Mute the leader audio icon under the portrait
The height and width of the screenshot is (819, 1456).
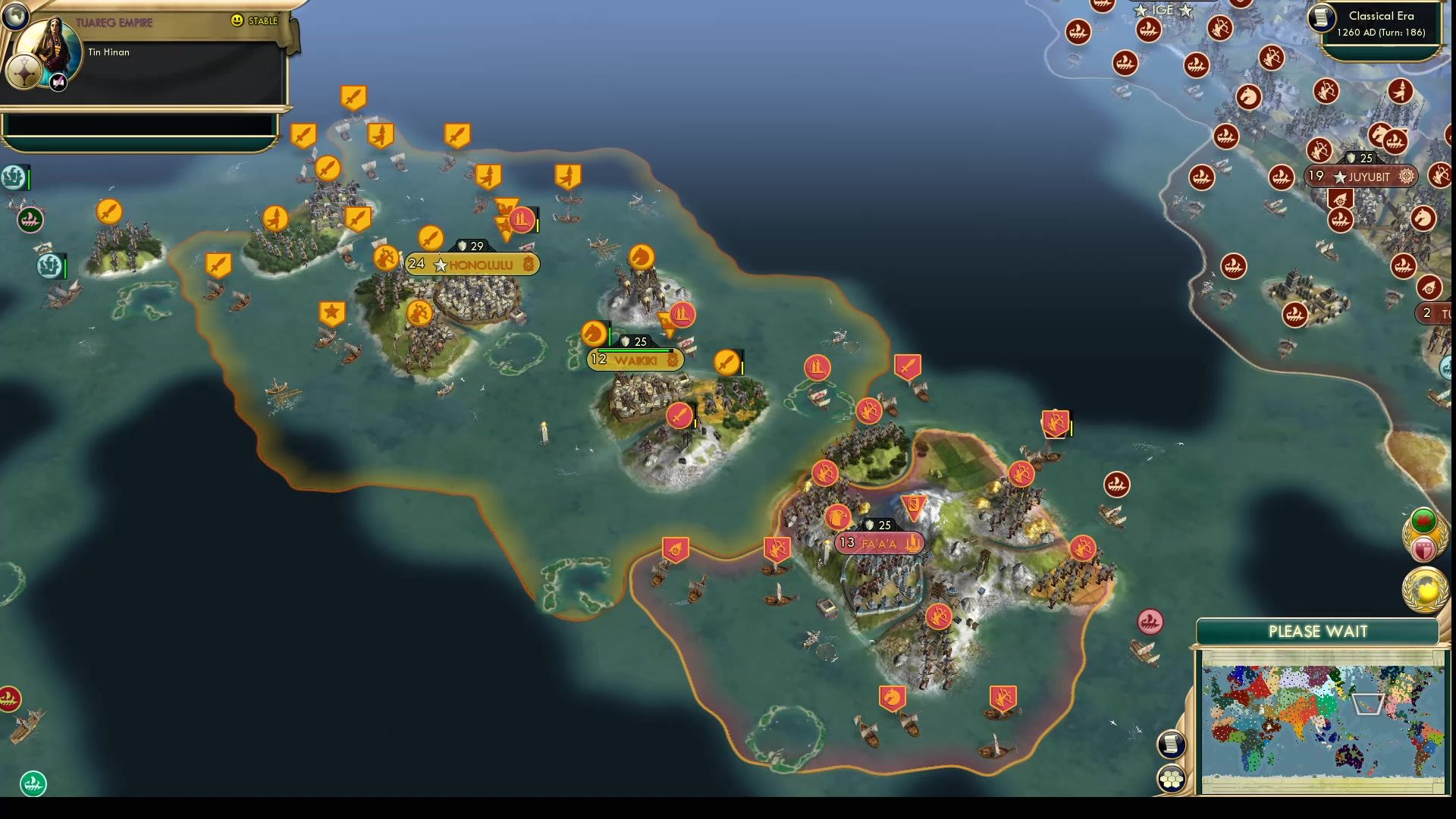(x=58, y=83)
